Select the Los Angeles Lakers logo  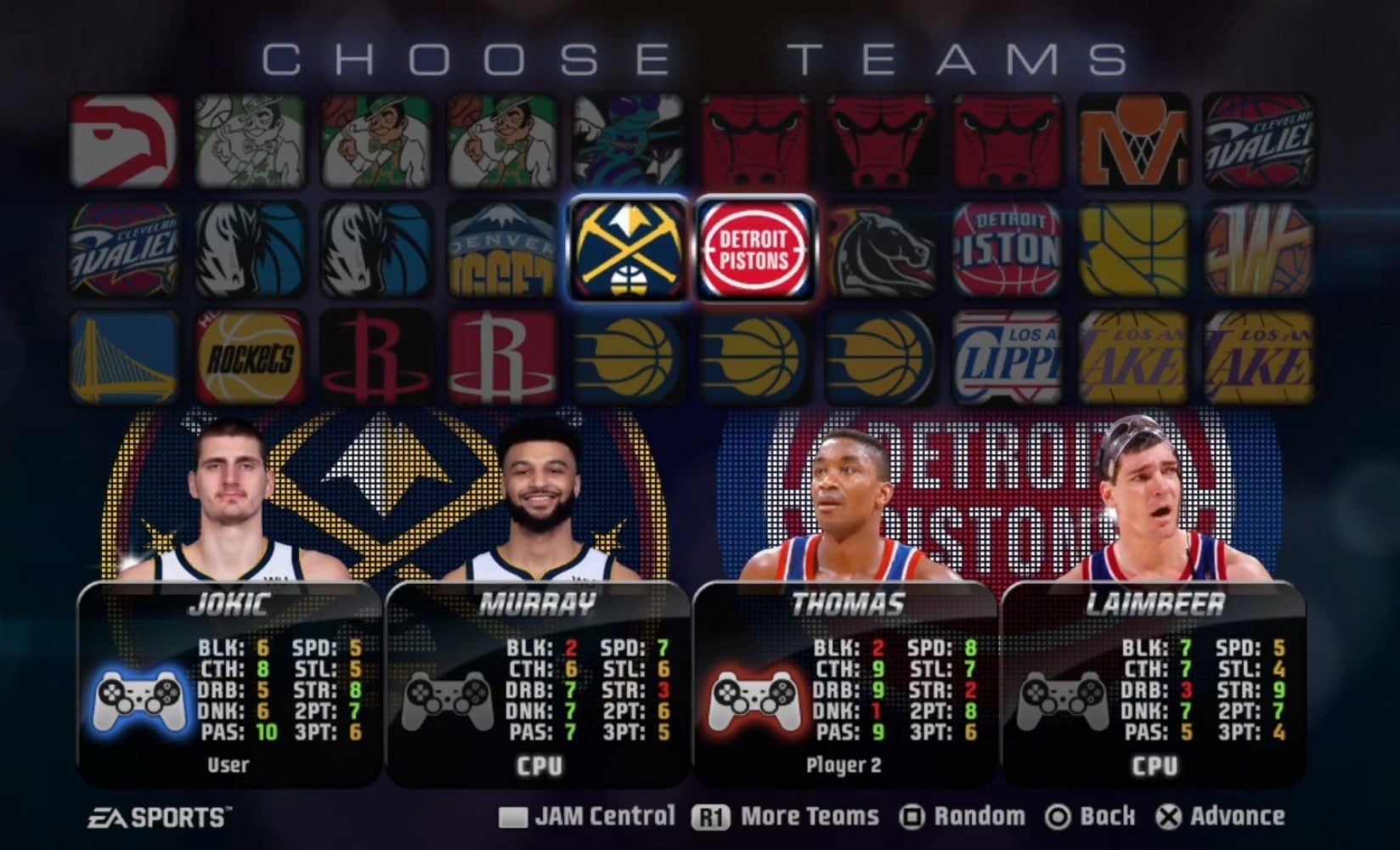[x=1133, y=359]
